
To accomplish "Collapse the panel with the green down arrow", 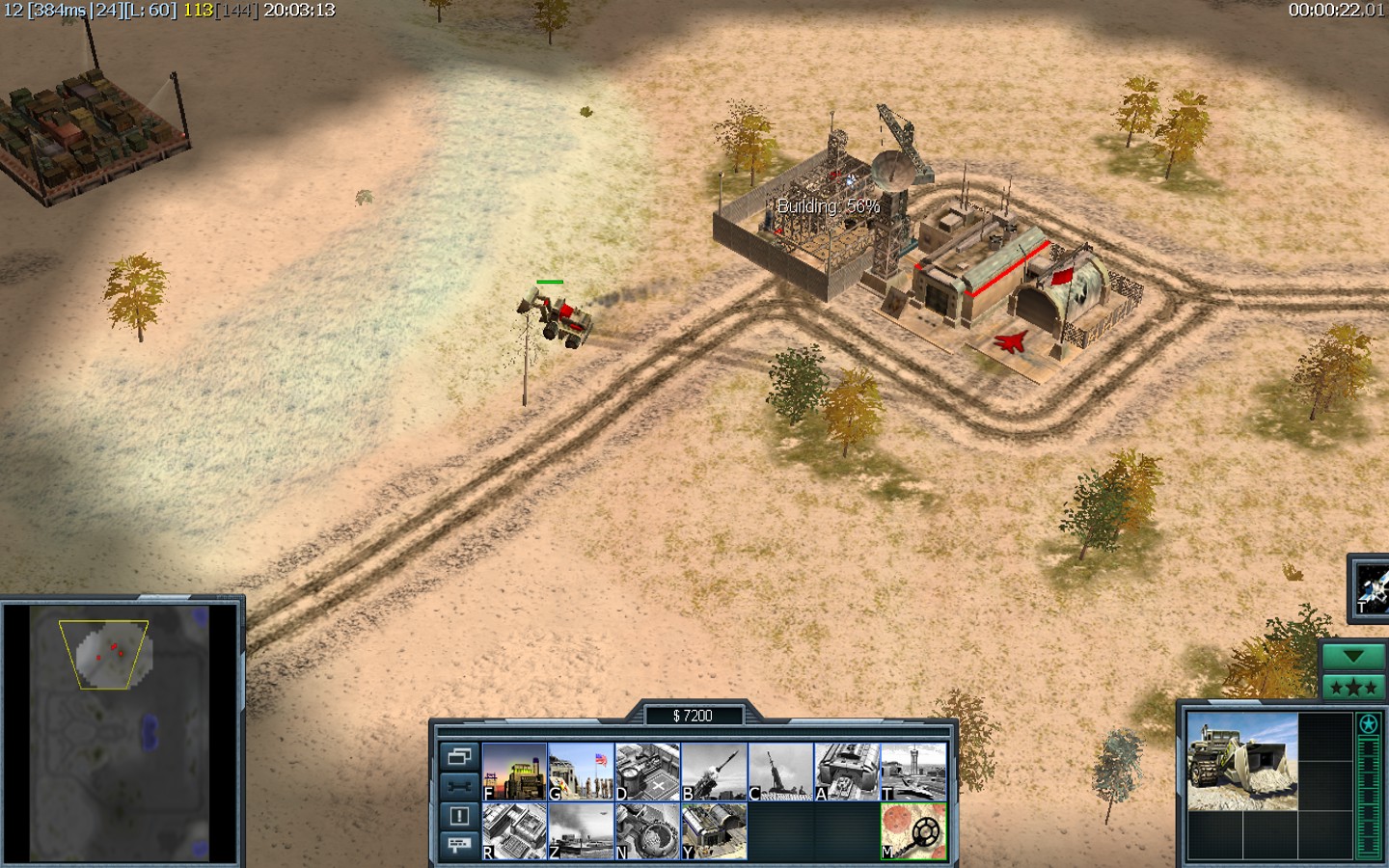I will 1353,657.
